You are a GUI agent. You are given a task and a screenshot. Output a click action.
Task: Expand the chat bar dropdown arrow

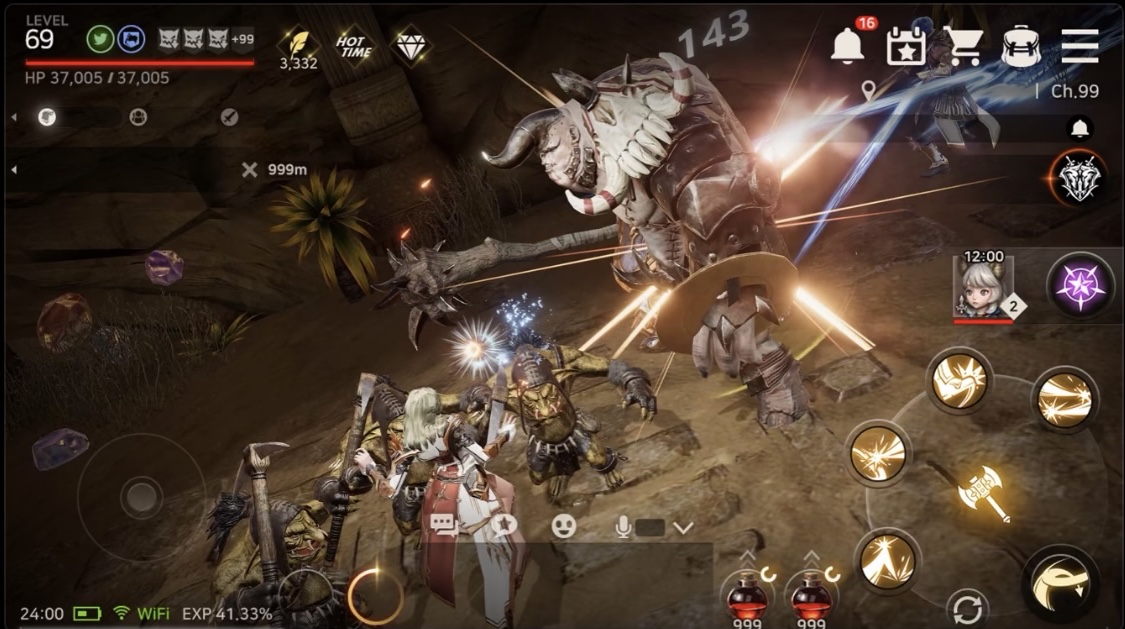point(684,527)
